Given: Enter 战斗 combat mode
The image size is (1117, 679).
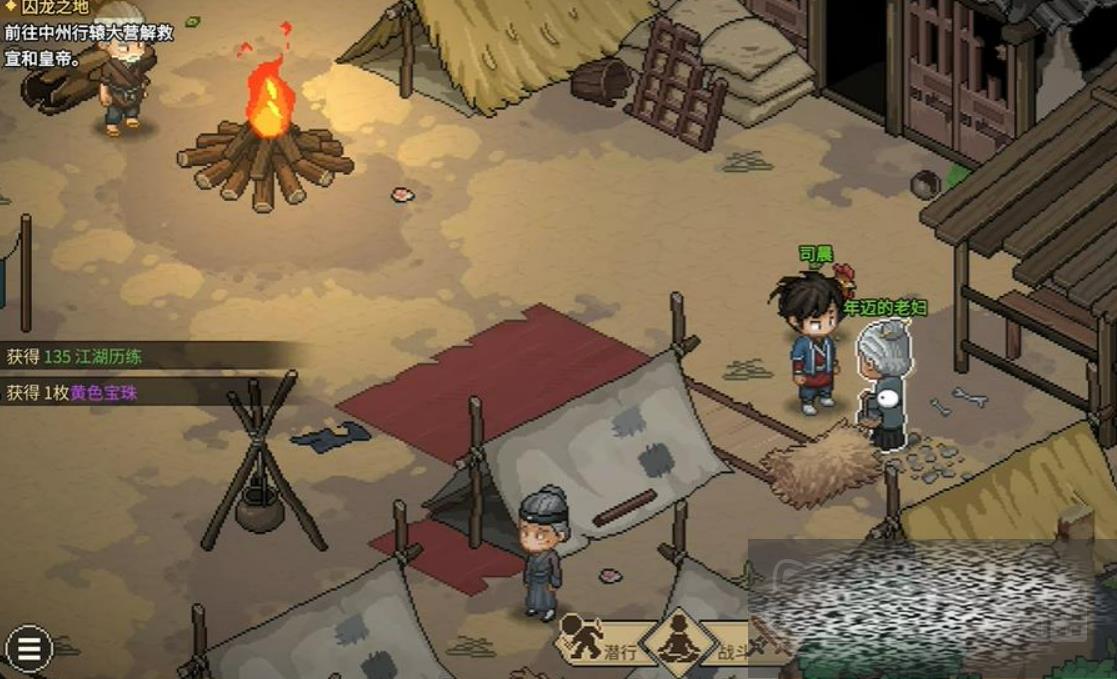Looking at the screenshot, I should [736, 640].
